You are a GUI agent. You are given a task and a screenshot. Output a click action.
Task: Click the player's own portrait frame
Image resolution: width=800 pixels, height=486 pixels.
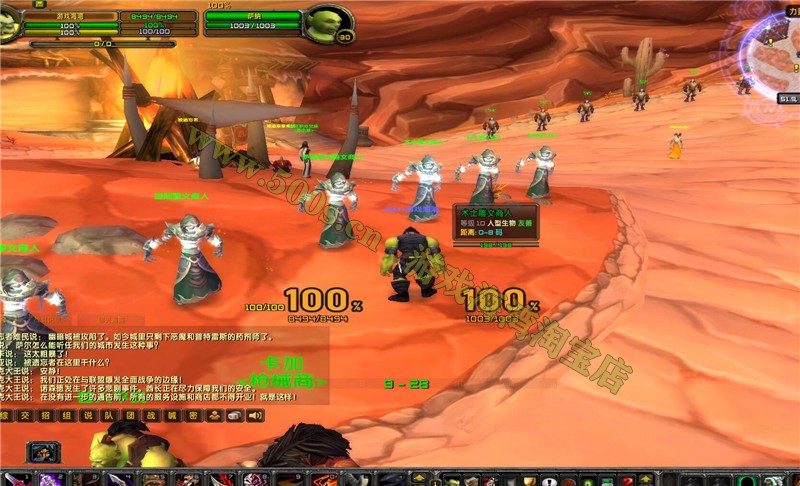click(10, 24)
